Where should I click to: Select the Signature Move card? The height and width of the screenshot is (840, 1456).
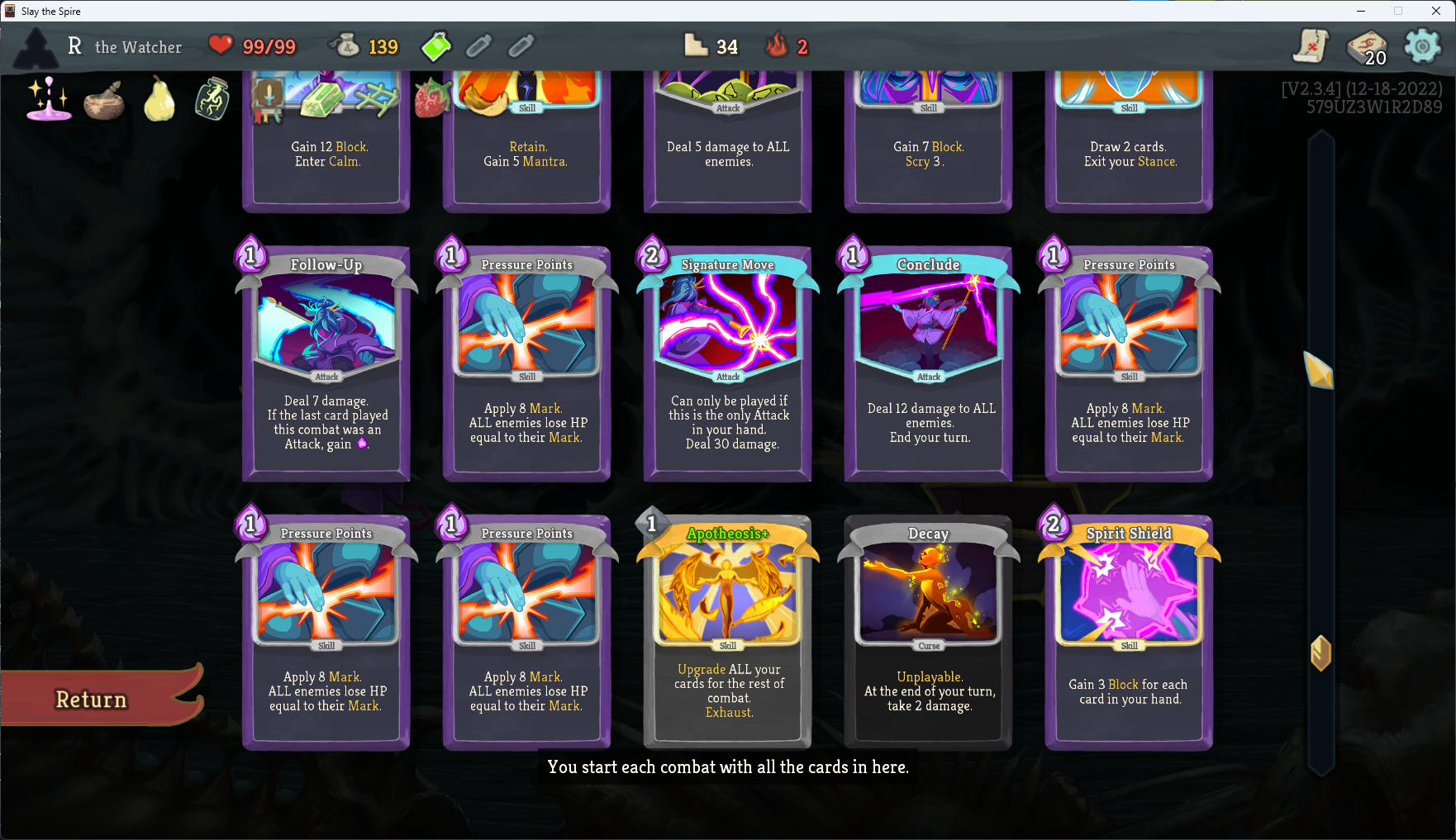[726, 363]
